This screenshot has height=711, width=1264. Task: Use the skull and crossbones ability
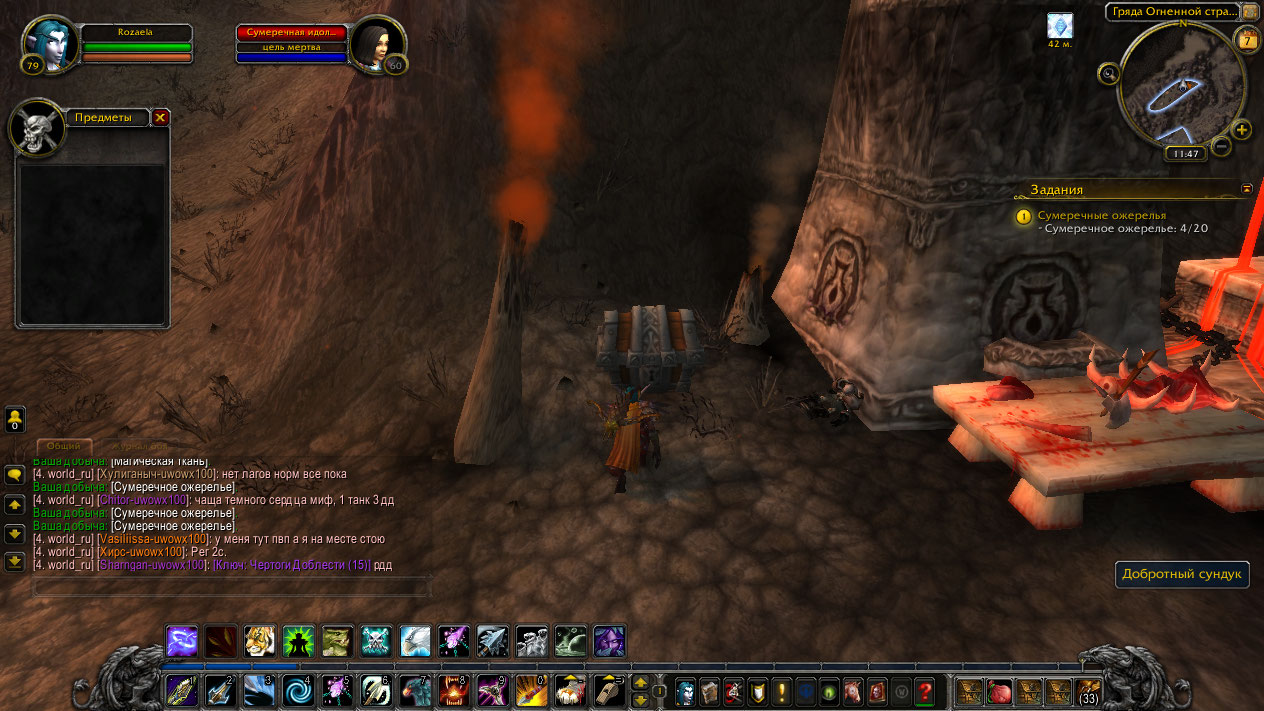click(377, 640)
